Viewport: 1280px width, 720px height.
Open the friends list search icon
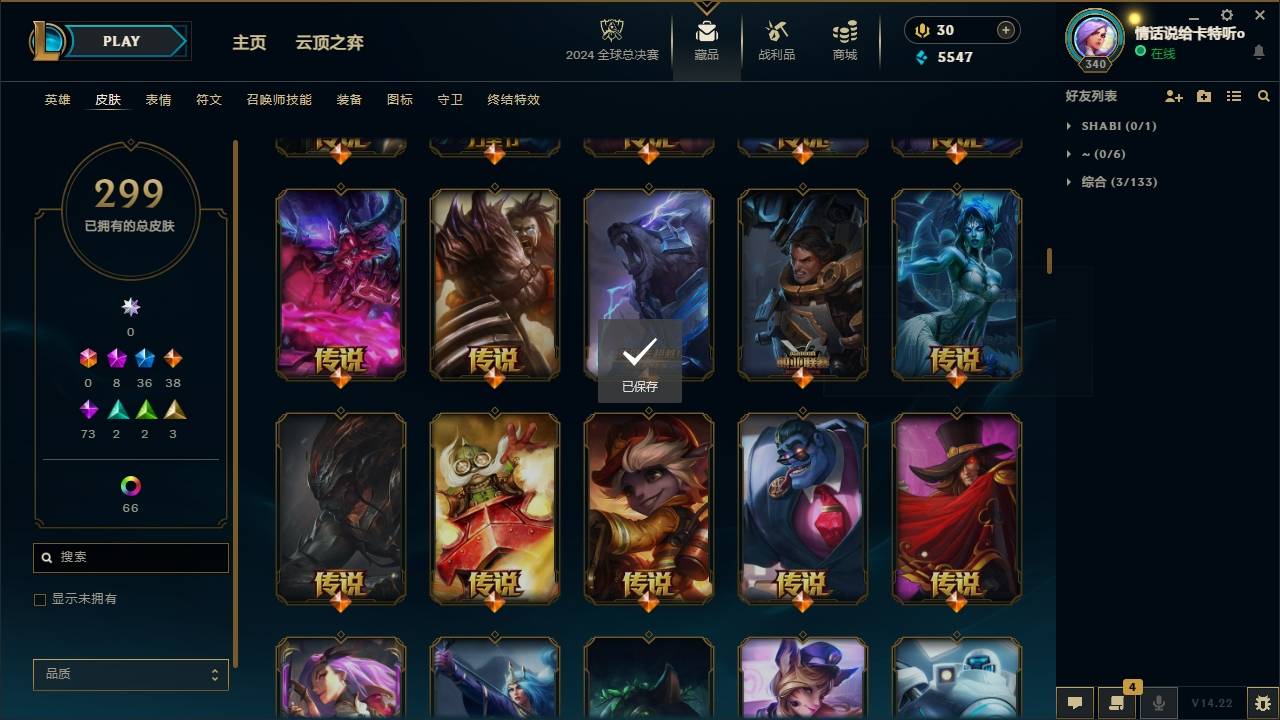click(x=1264, y=95)
